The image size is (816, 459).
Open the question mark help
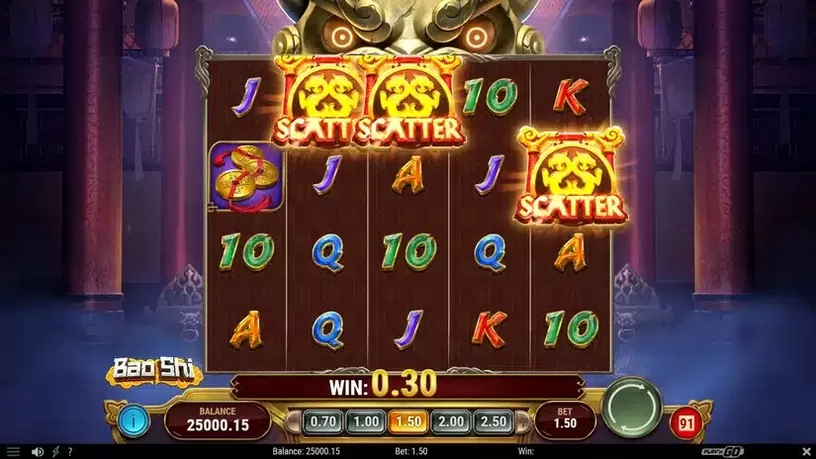coord(69,452)
